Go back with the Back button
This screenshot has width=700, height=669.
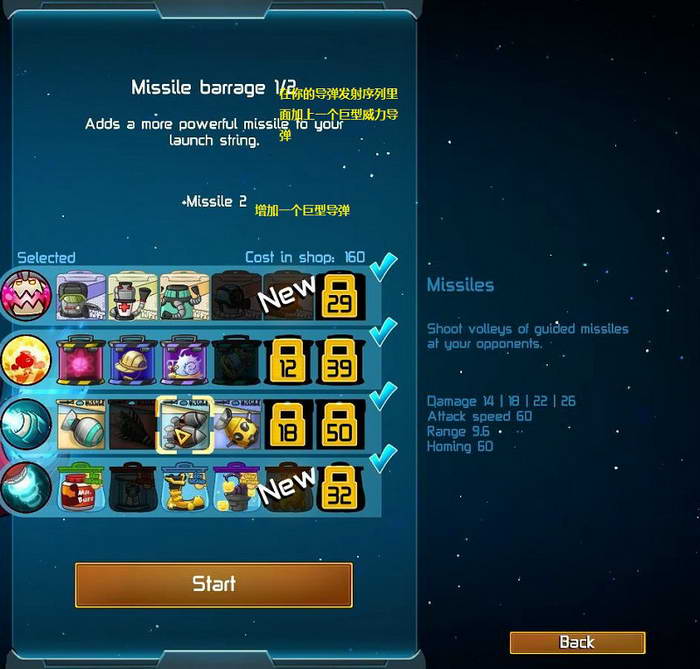click(577, 642)
